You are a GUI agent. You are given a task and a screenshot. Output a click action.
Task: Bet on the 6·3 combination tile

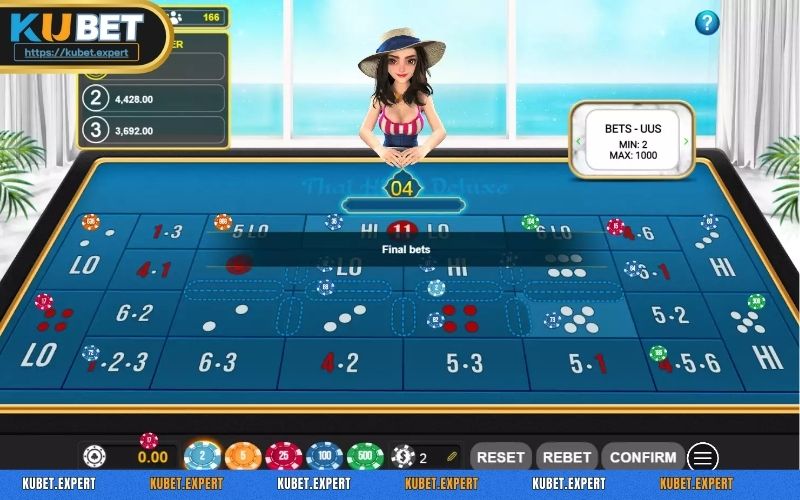pos(217,363)
